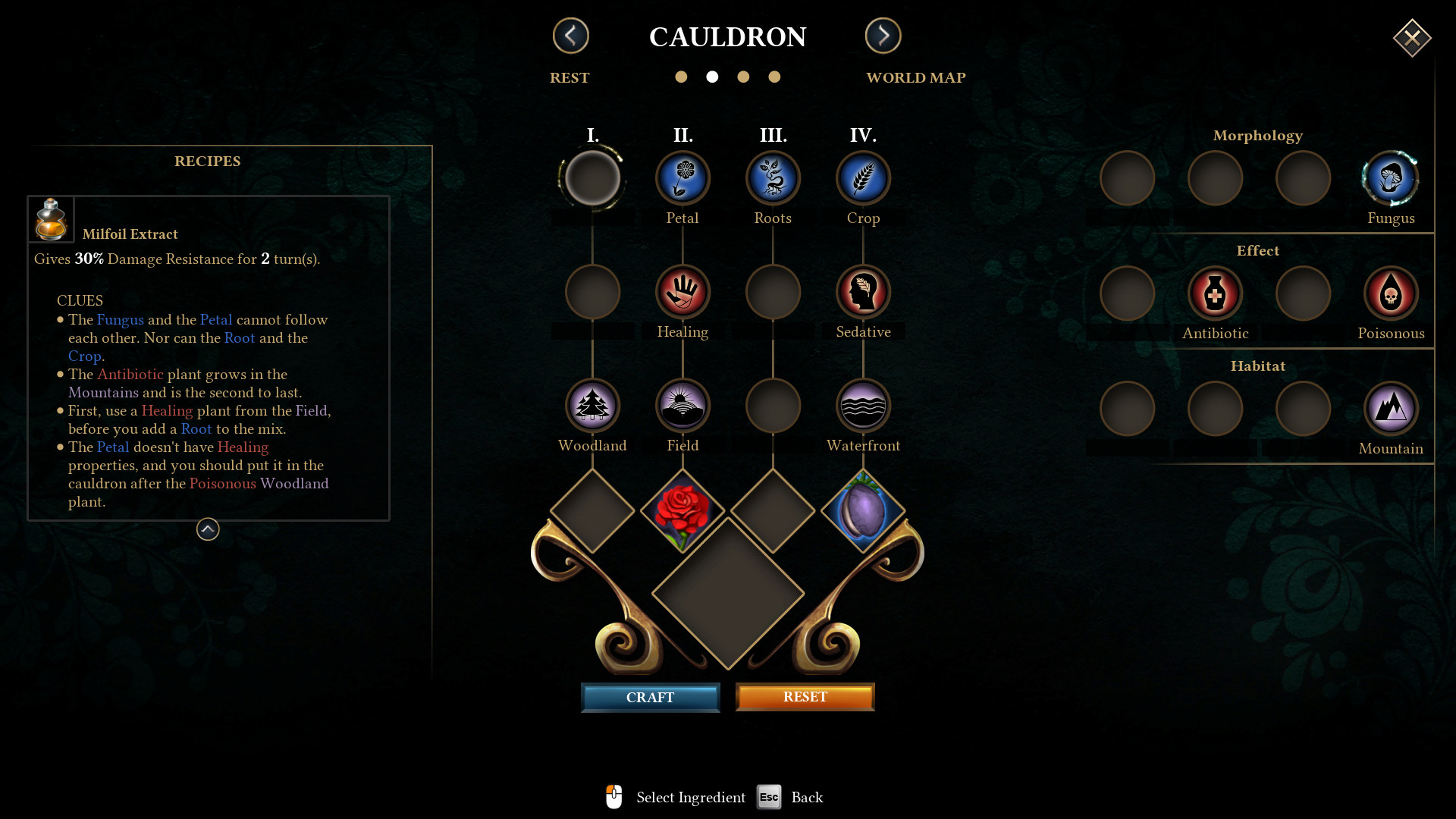1456x819 pixels.
Task: Click the CRAFT button
Action: 650,697
